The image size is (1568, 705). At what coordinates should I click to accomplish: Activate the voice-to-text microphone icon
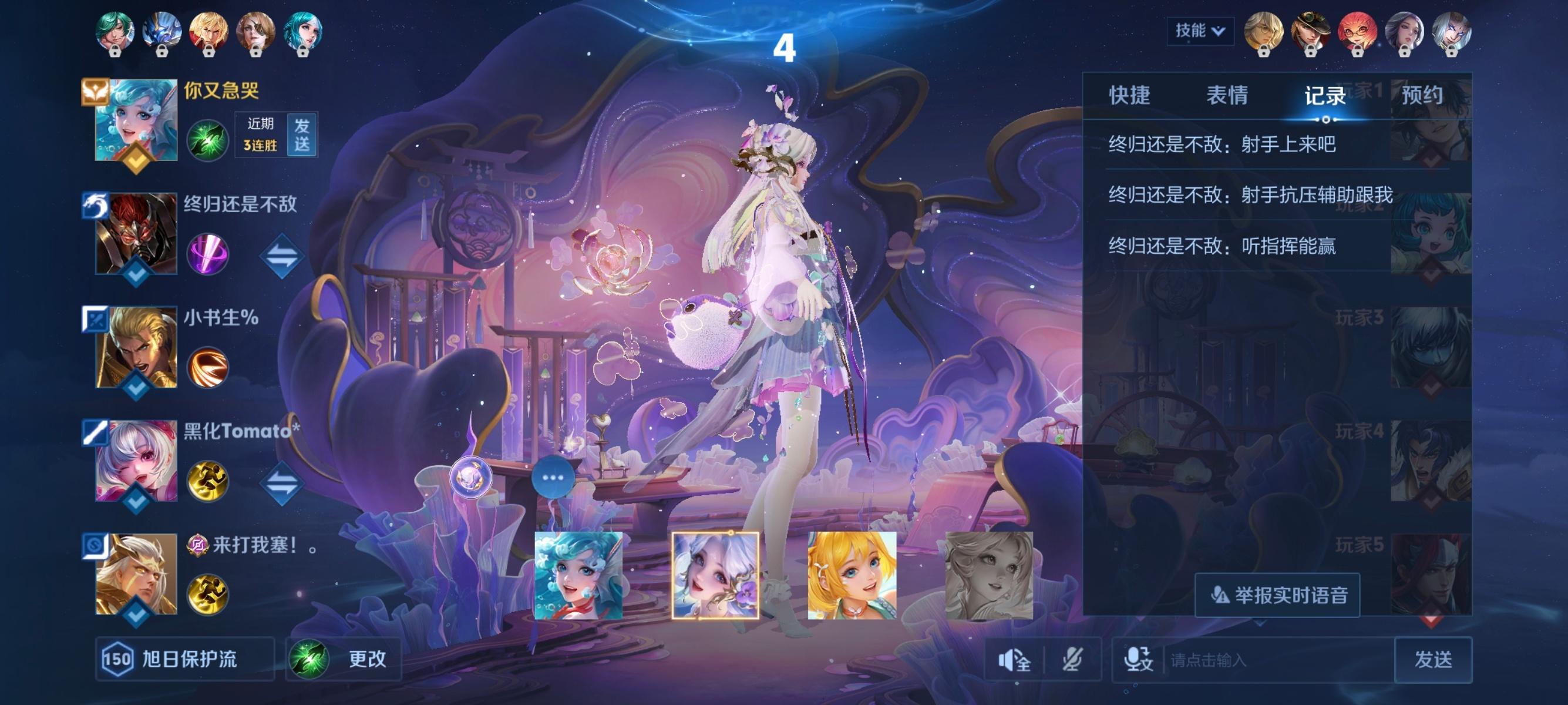click(x=1138, y=660)
